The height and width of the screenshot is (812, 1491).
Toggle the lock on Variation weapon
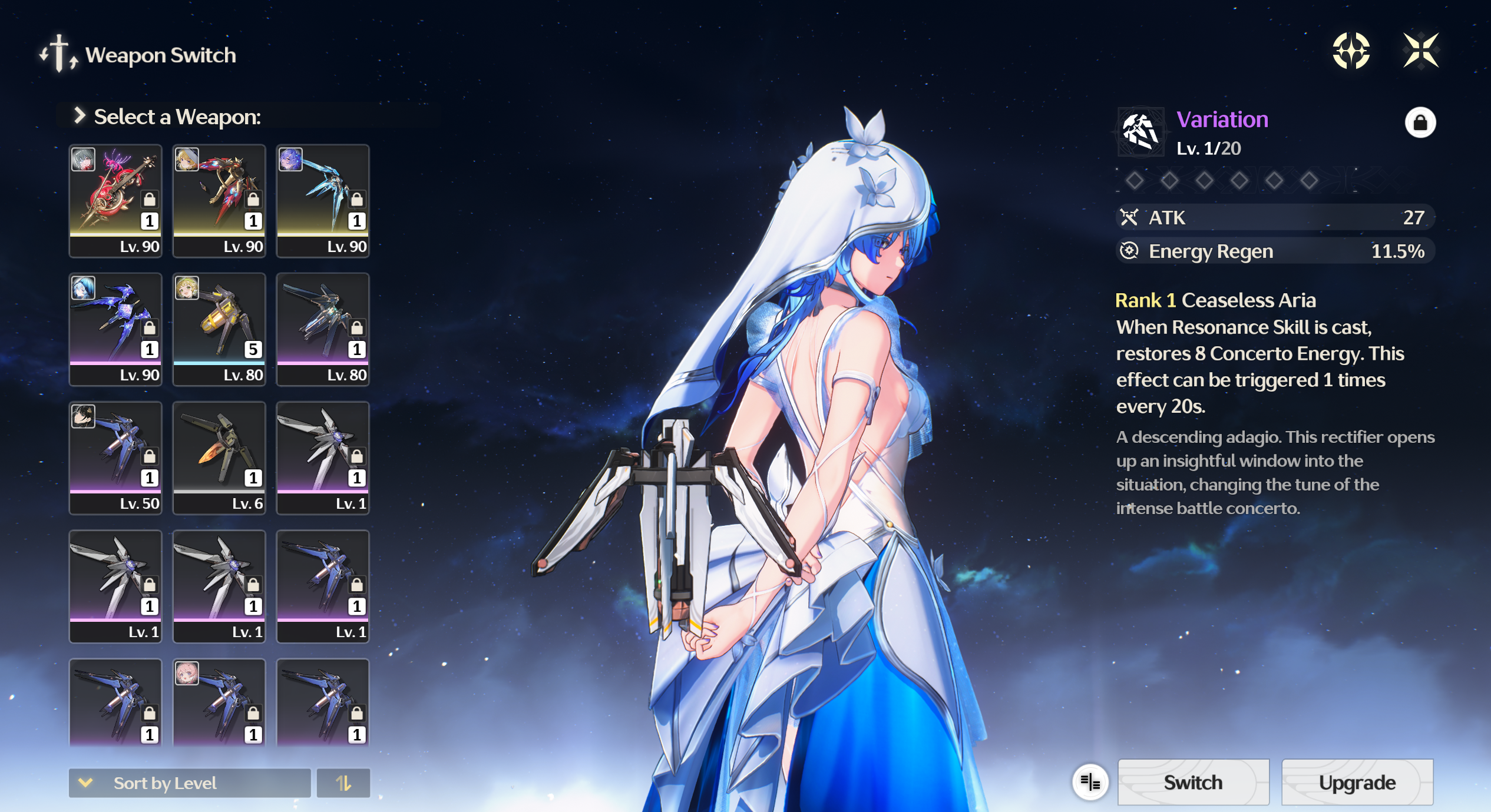(1420, 122)
